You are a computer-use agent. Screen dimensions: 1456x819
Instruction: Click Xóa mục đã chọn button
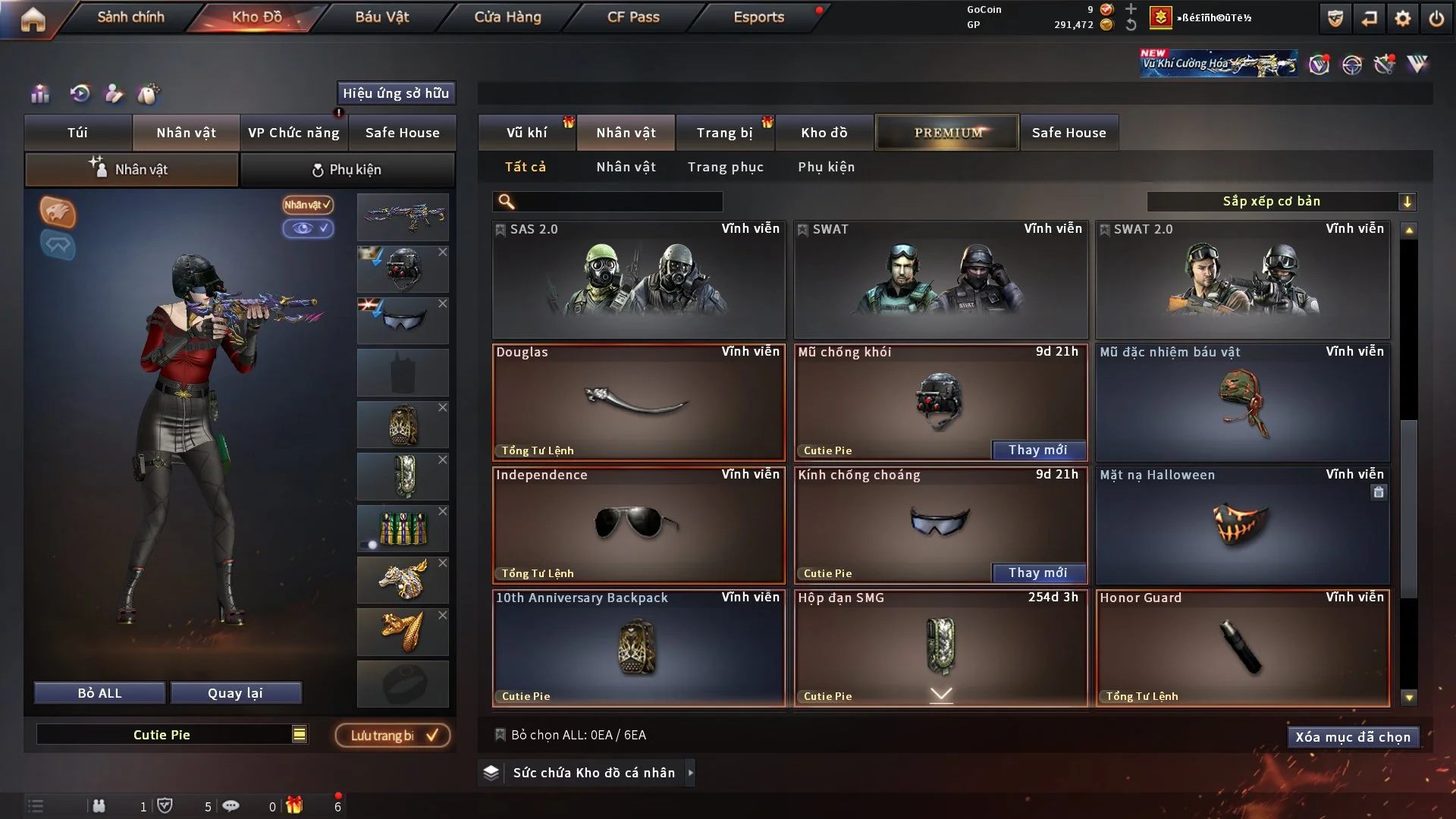[1352, 737]
